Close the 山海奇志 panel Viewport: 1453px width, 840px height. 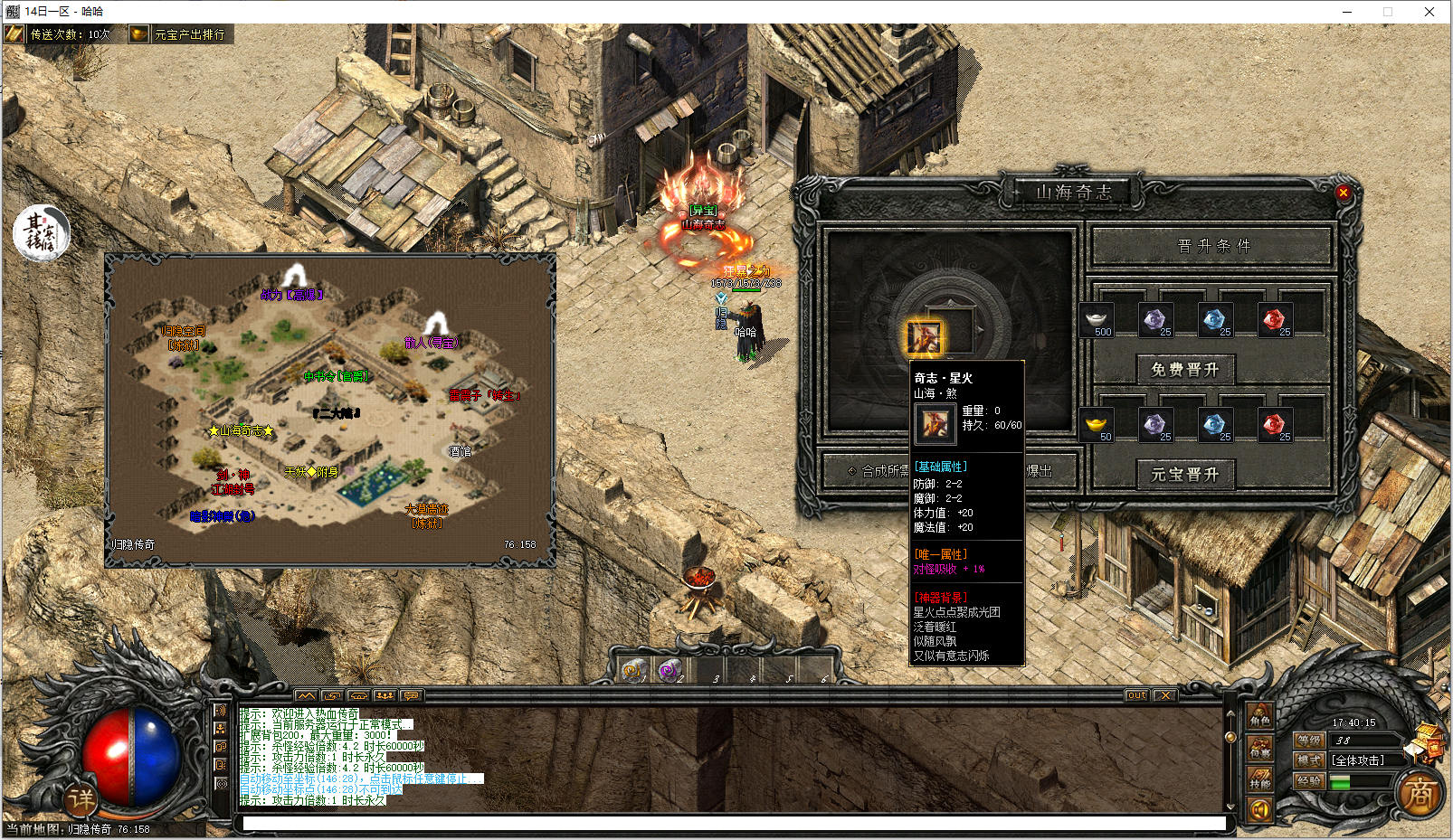[1343, 192]
